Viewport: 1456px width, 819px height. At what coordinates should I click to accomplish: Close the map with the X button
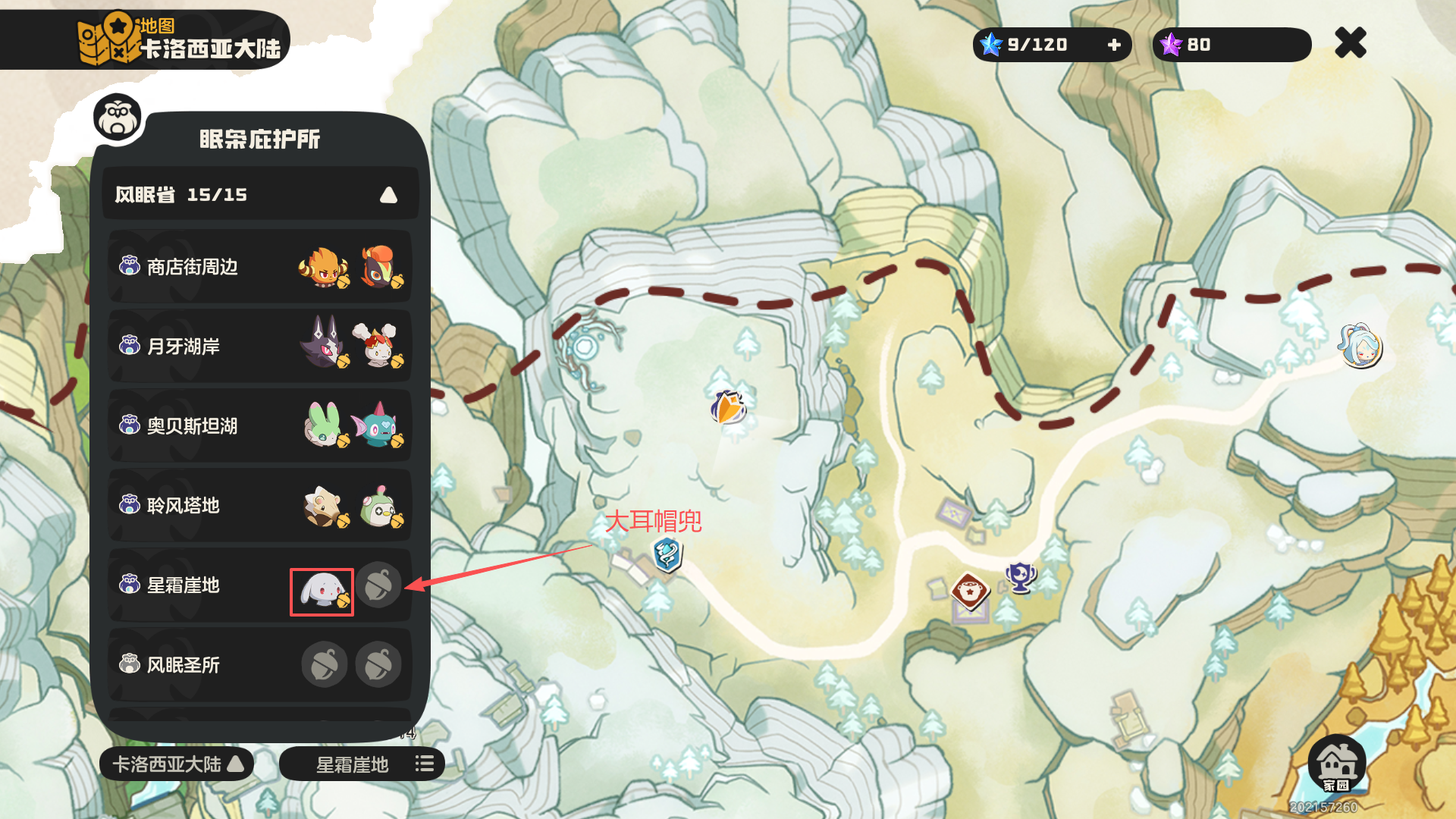click(x=1351, y=43)
